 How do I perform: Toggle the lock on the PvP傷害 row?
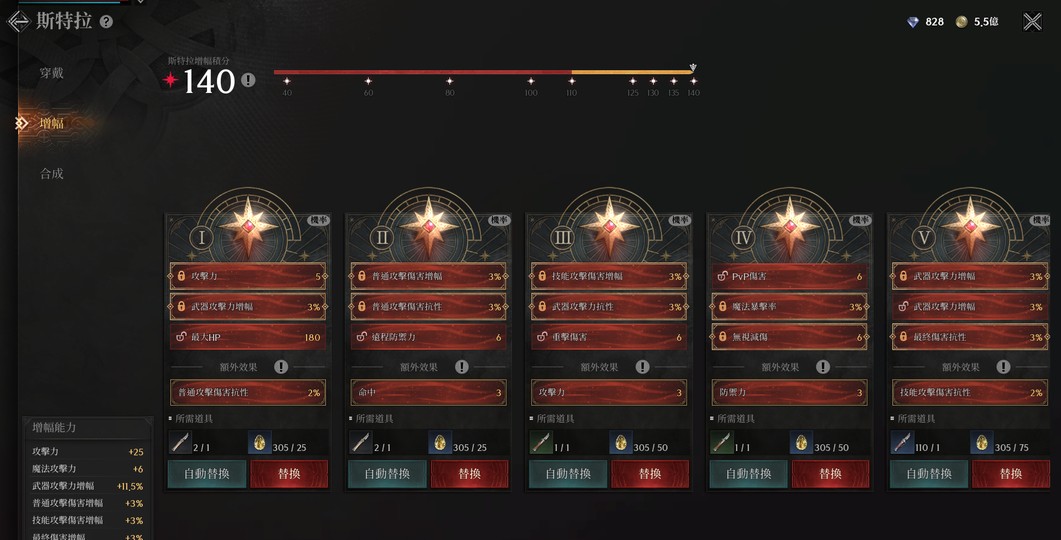(x=723, y=276)
